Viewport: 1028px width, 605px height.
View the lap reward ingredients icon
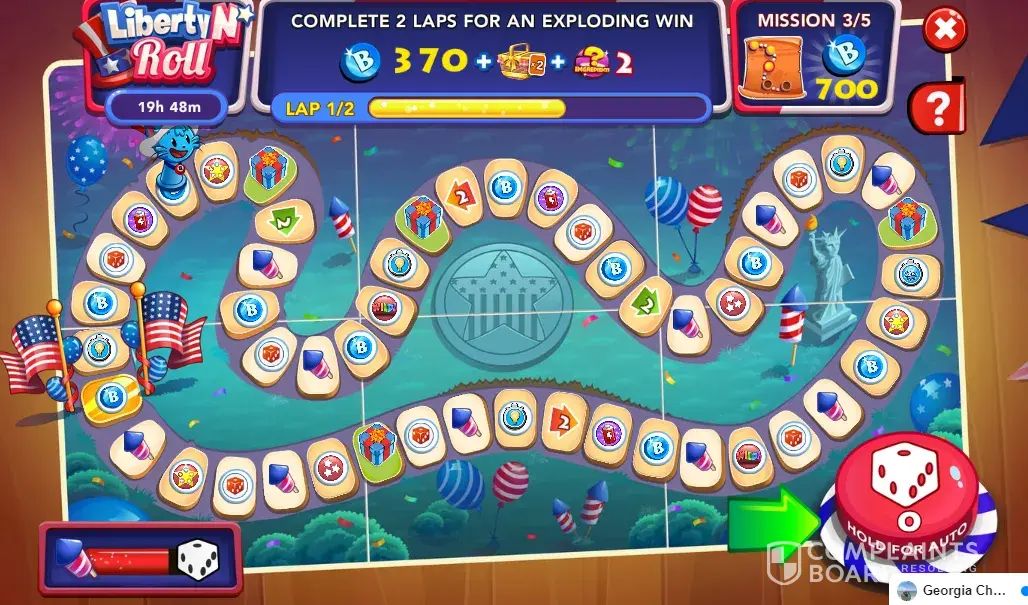[x=592, y=63]
